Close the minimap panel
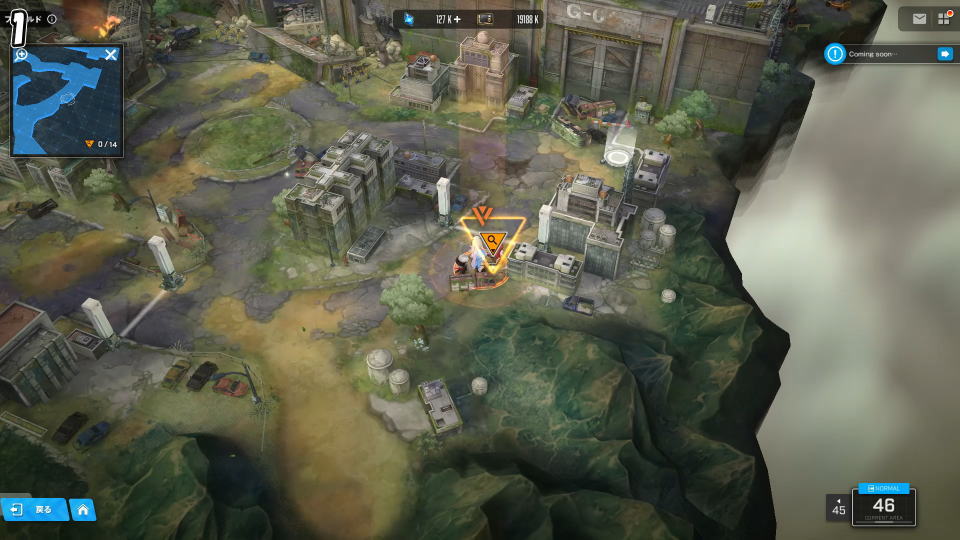 [111, 54]
